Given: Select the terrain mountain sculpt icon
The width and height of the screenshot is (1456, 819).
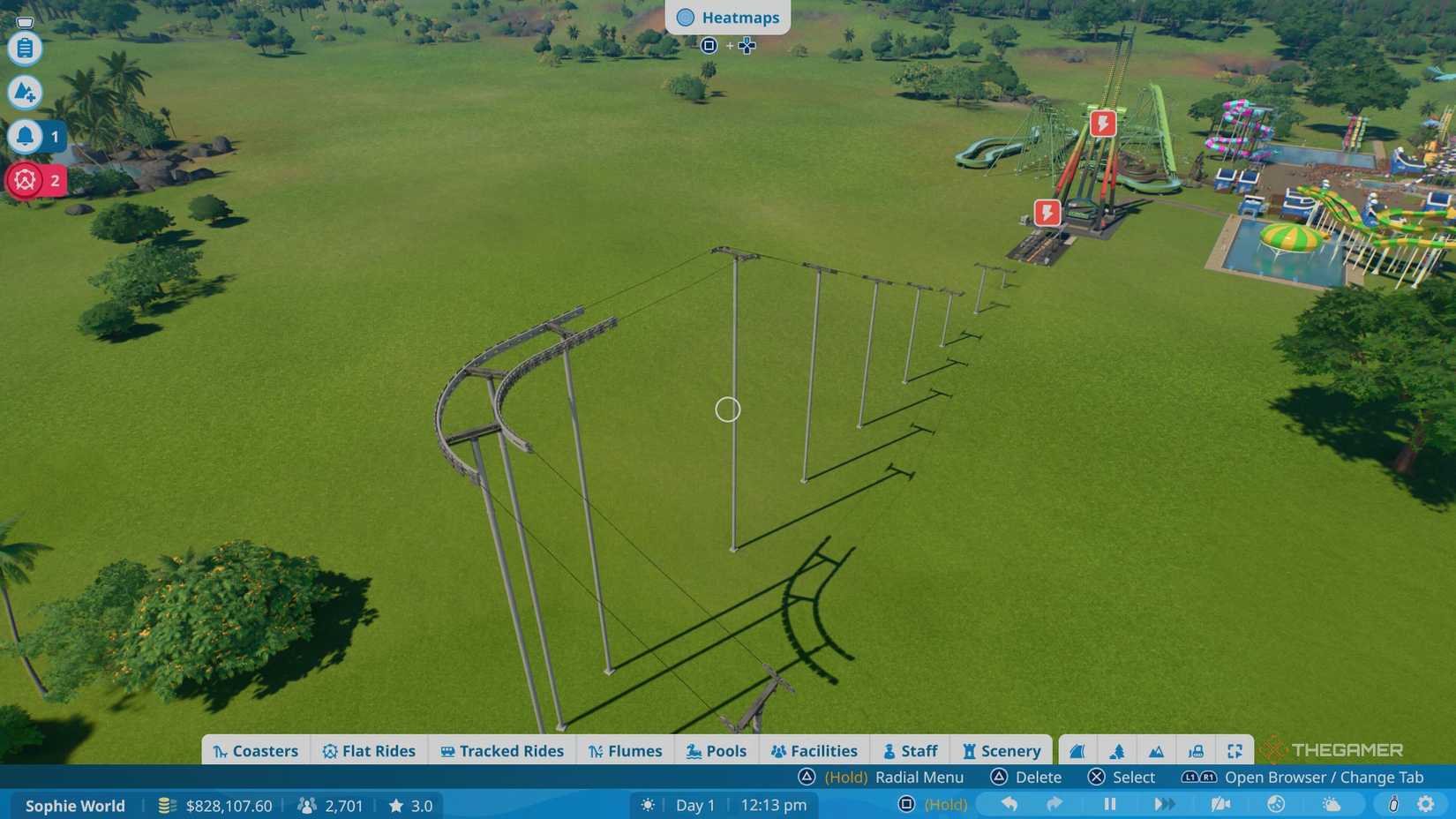Looking at the screenshot, I should (x=1156, y=750).
